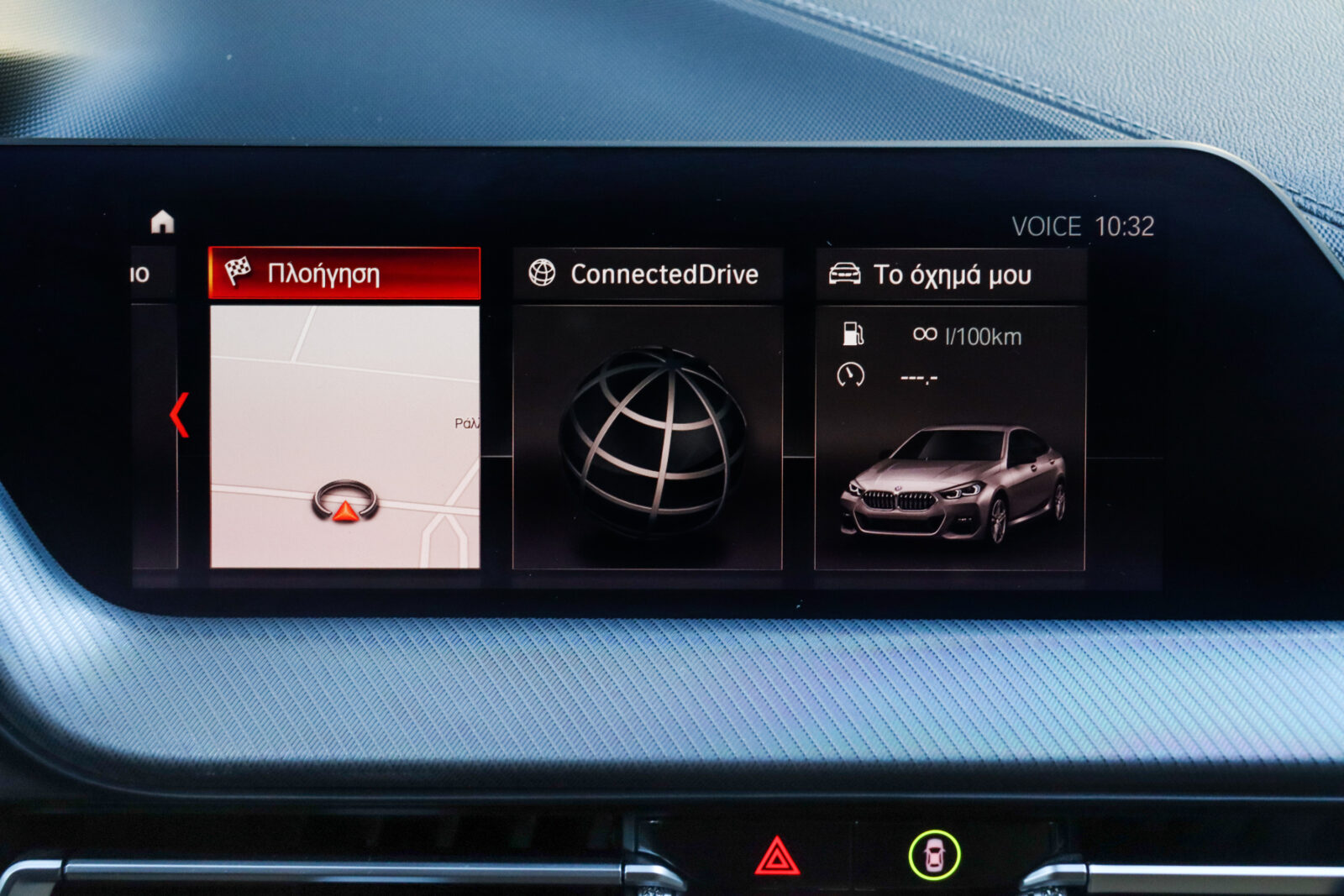
Task: Open the ConnectedDrive menu header
Action: [647, 274]
